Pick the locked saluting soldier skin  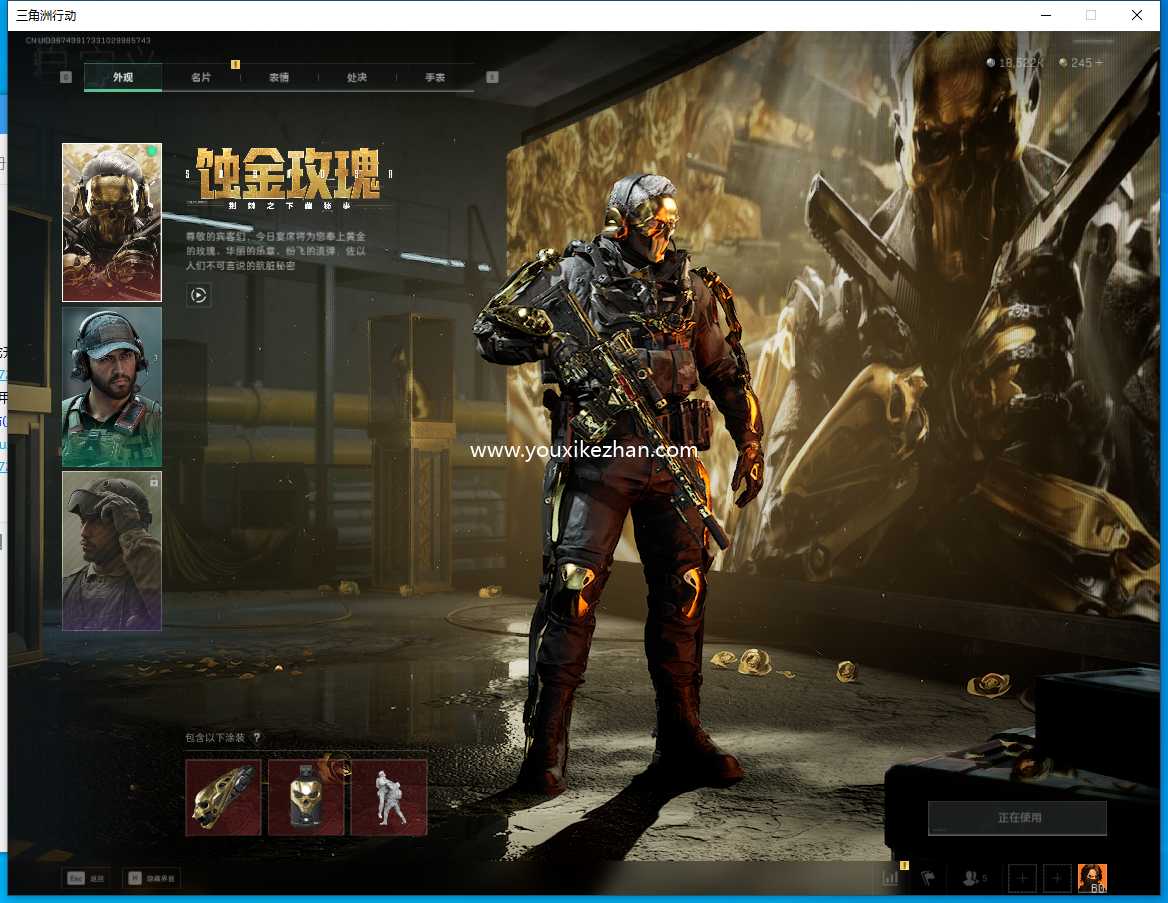[x=112, y=551]
